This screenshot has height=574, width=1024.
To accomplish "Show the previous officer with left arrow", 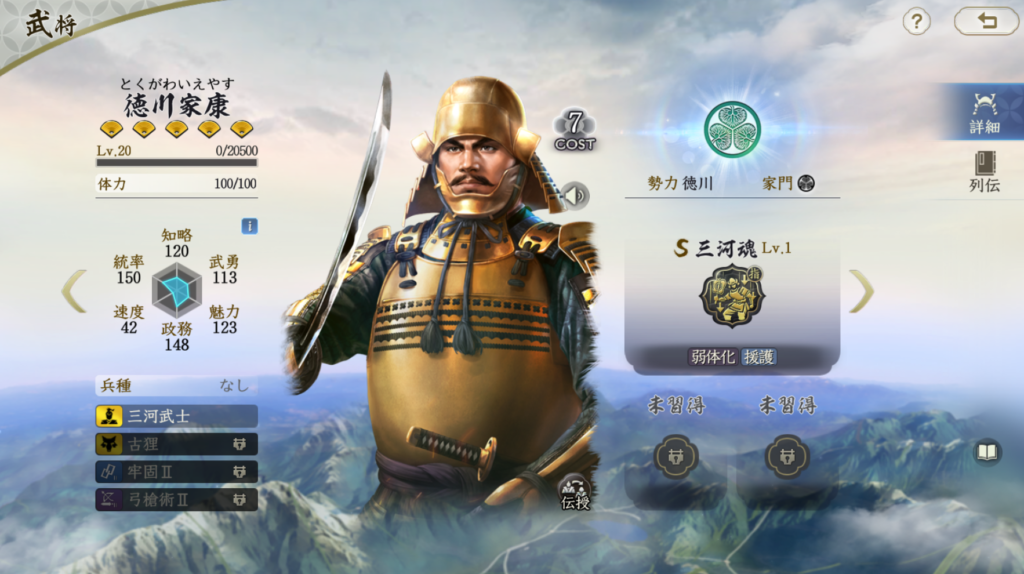I will point(73,290).
